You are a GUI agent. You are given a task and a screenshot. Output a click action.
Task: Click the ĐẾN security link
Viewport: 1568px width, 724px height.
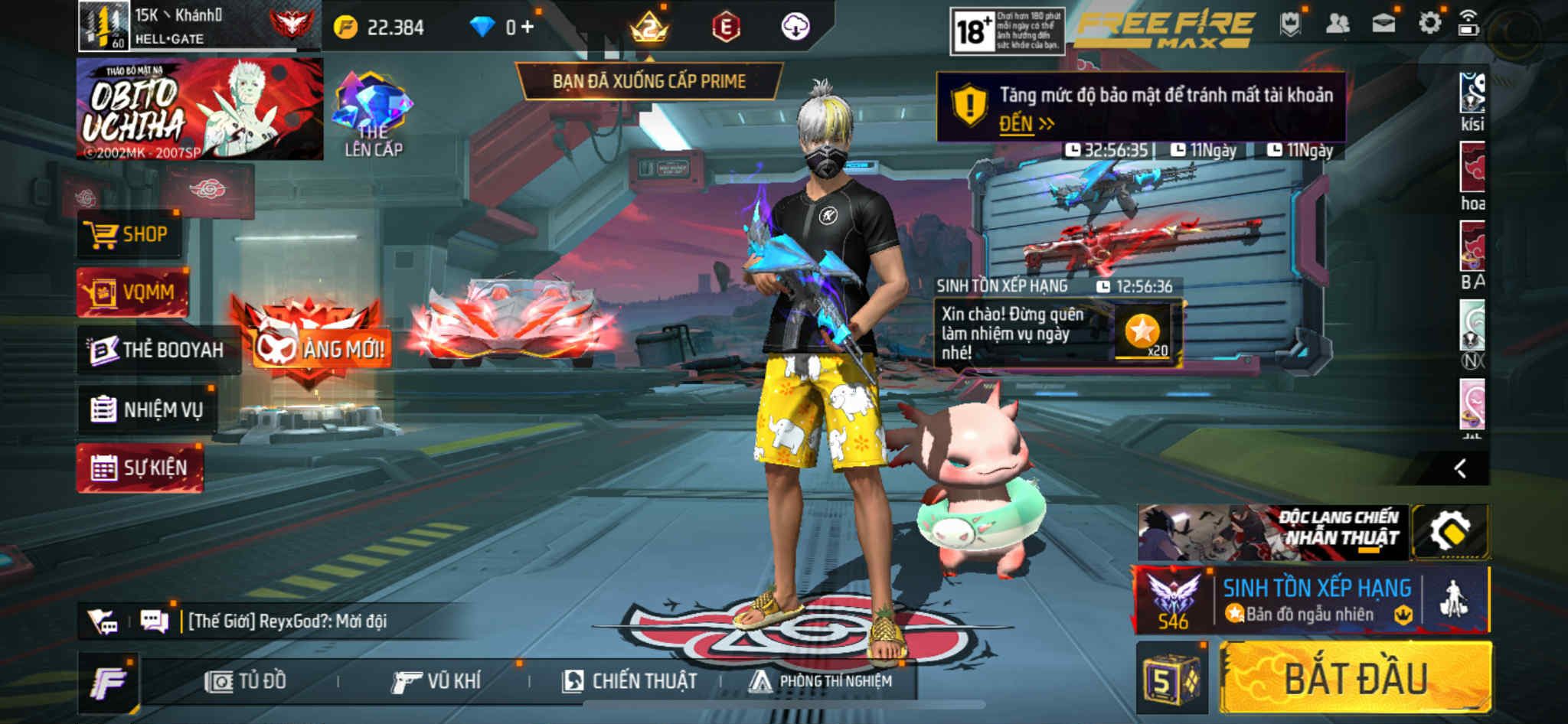pos(1026,124)
